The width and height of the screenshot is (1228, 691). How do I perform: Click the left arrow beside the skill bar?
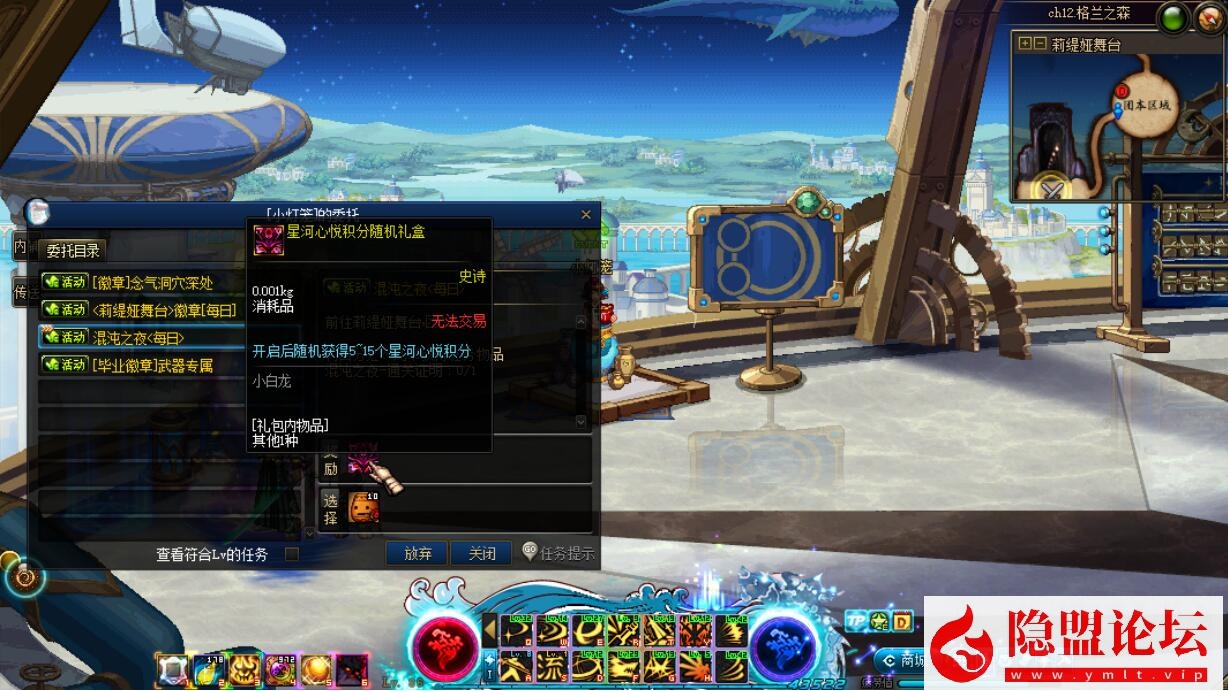pyautogui.click(x=490, y=630)
